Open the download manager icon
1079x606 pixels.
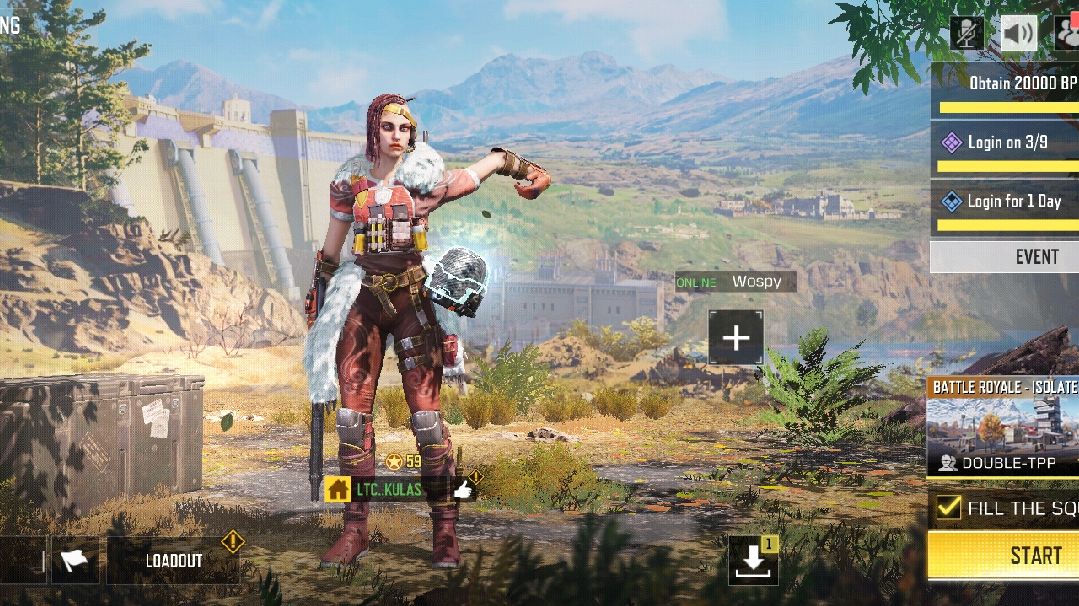point(753,560)
